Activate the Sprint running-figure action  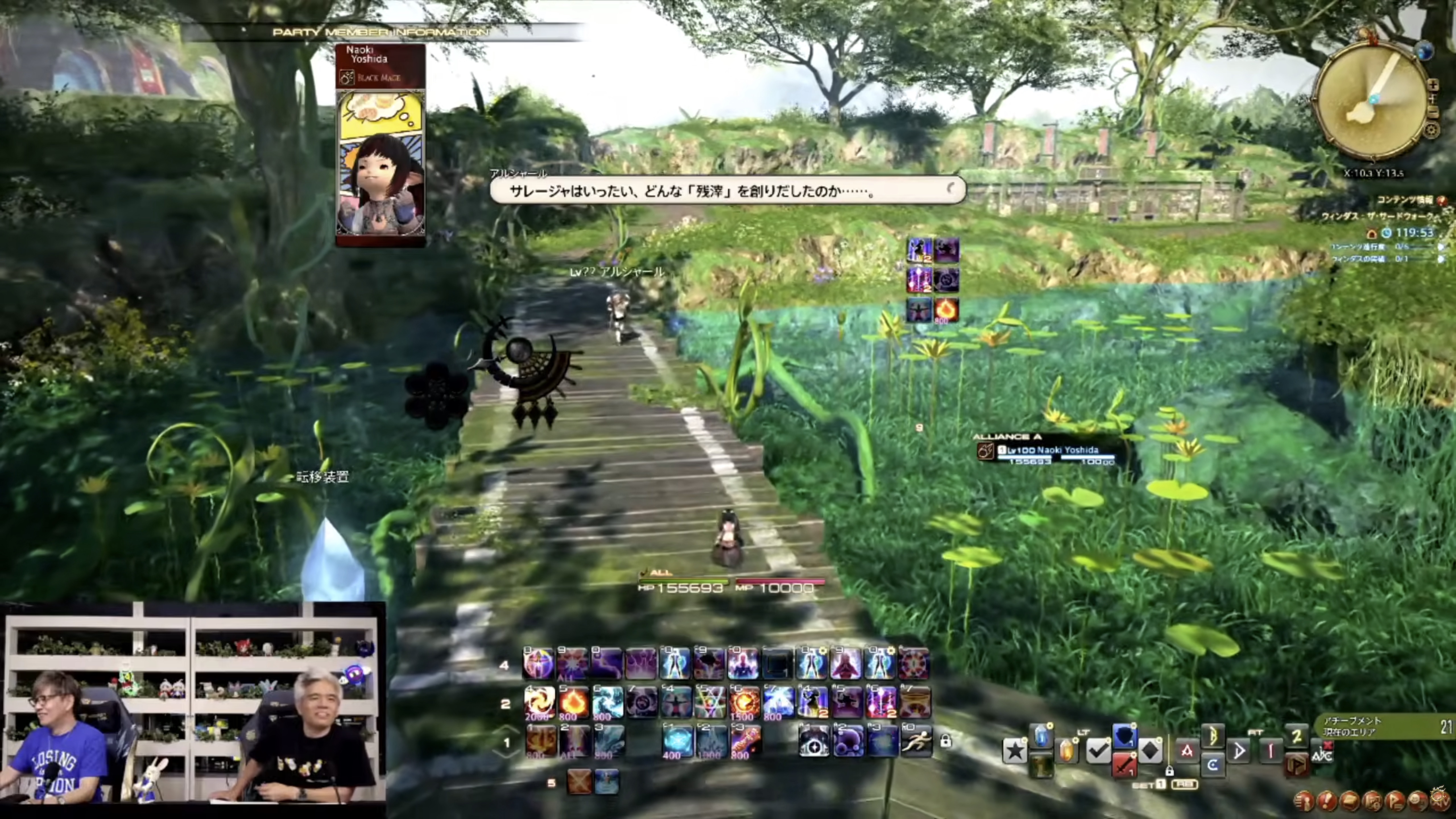(x=916, y=741)
